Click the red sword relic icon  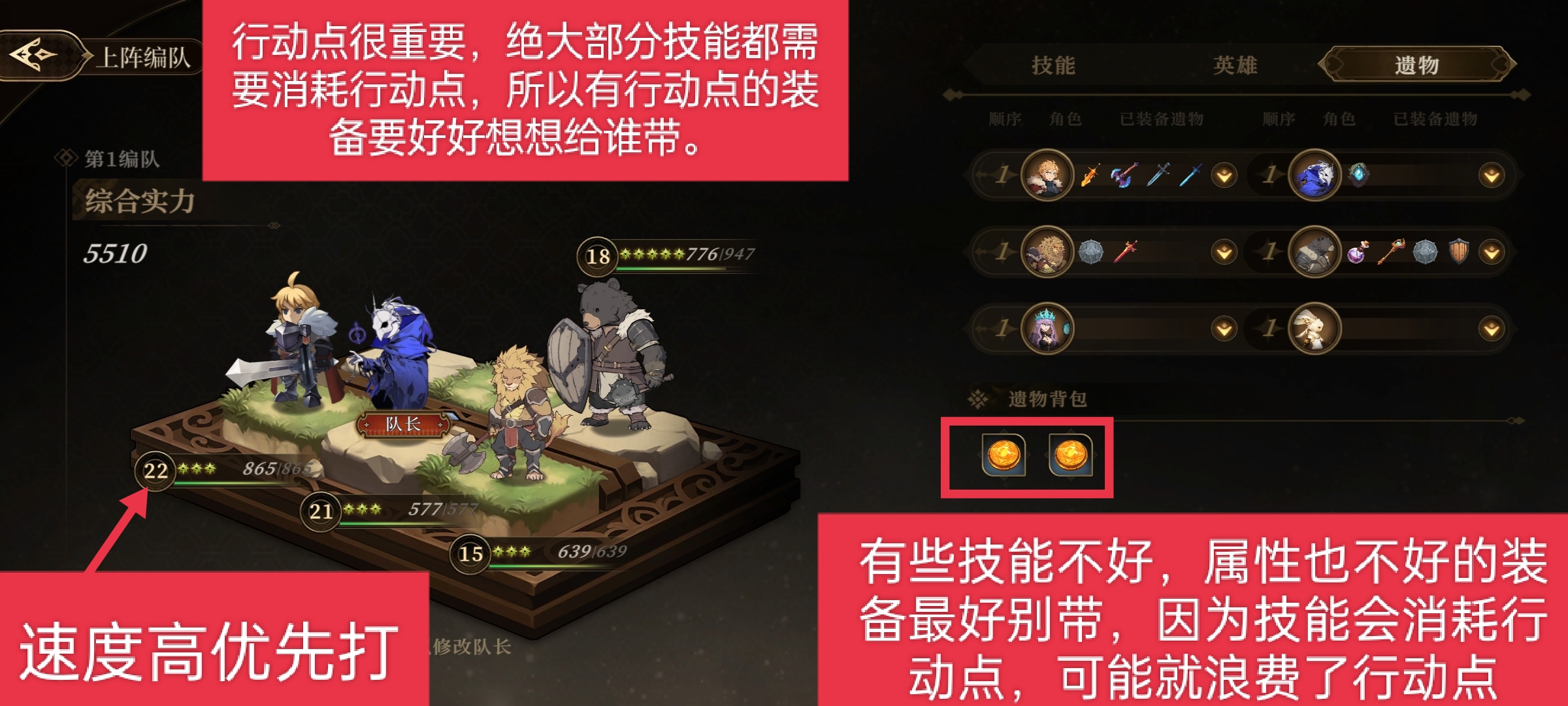pos(1124,252)
